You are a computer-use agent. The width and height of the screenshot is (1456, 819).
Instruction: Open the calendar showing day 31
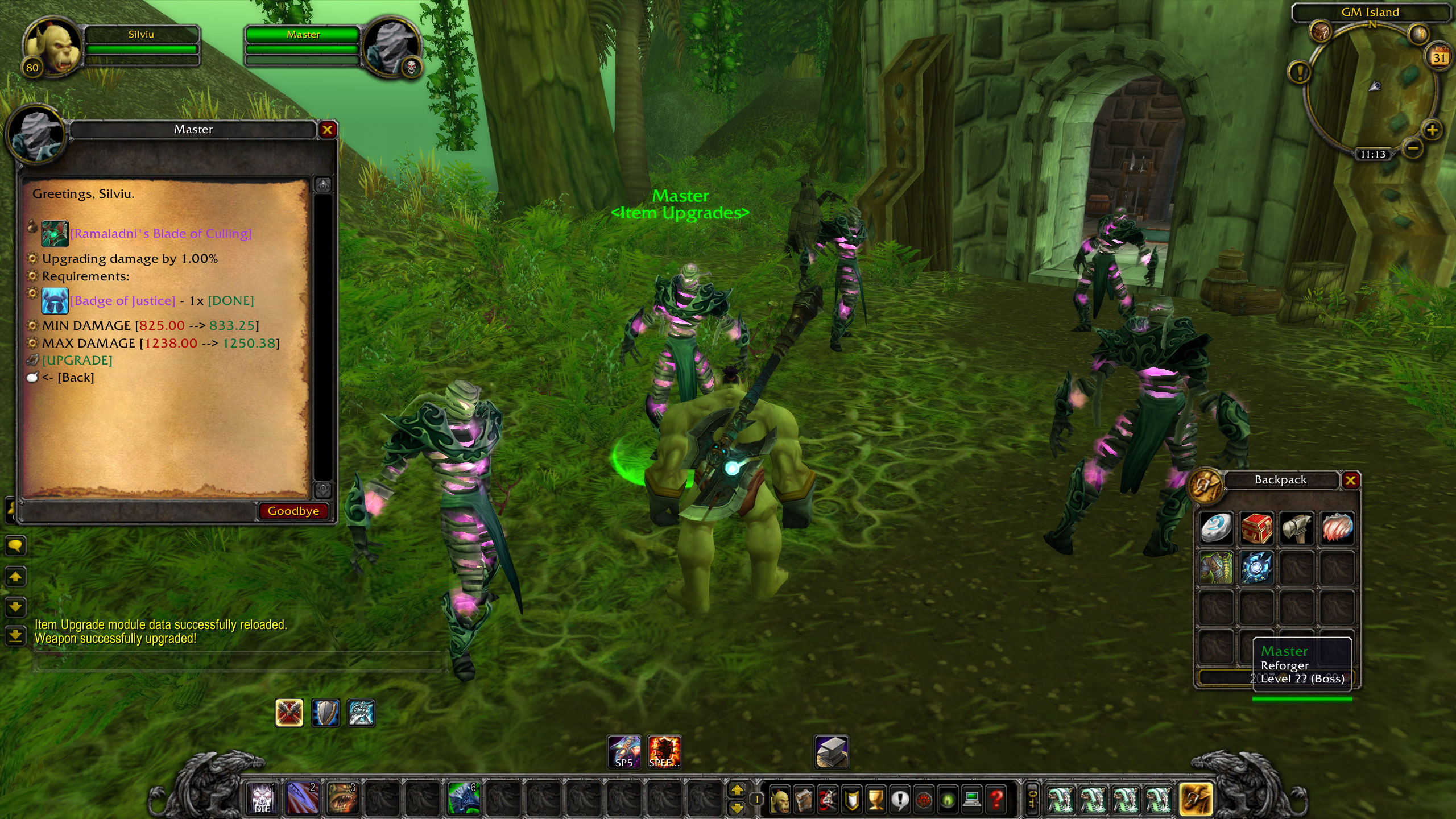point(1440,57)
